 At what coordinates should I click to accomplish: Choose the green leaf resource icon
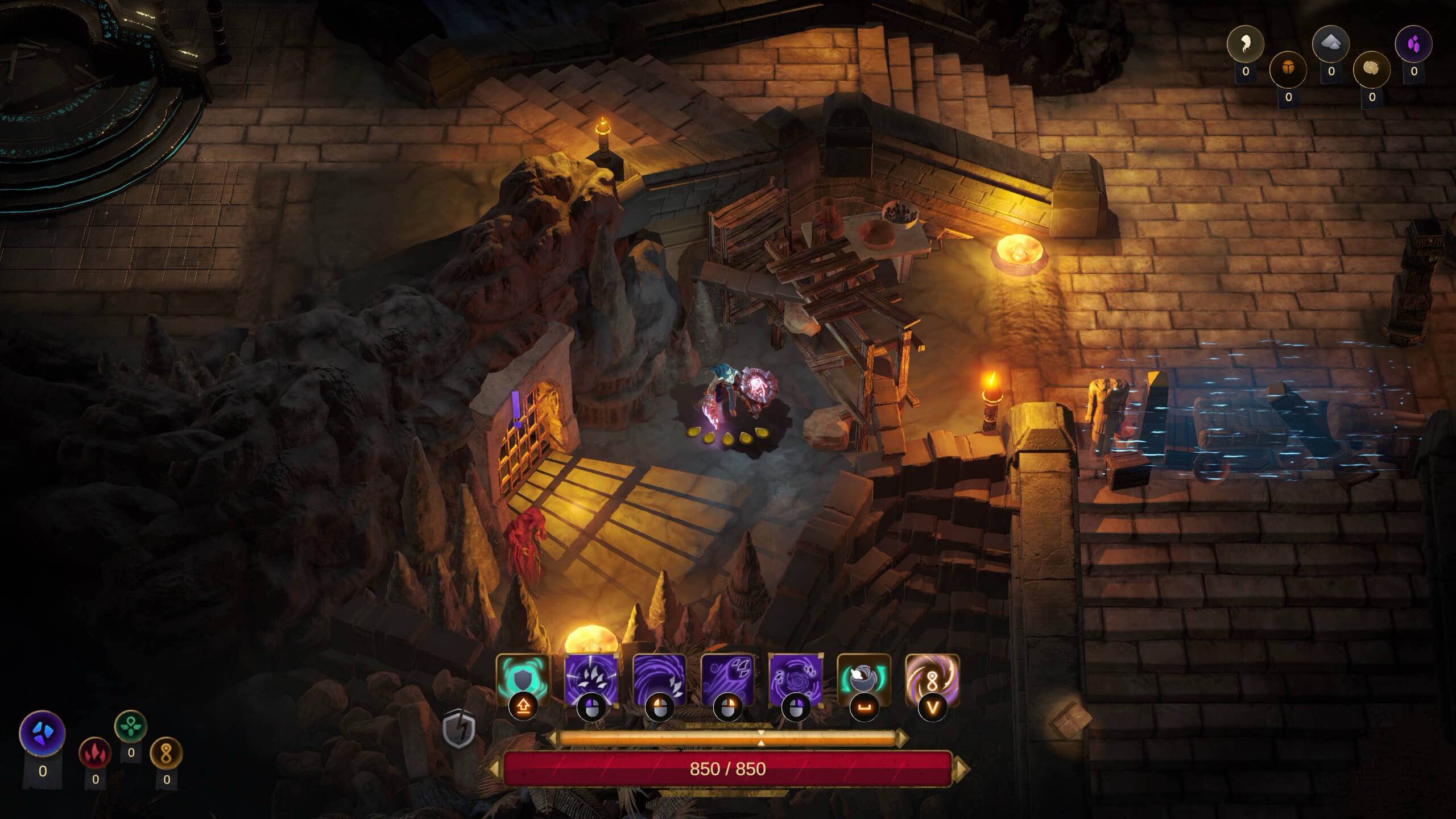point(131,727)
